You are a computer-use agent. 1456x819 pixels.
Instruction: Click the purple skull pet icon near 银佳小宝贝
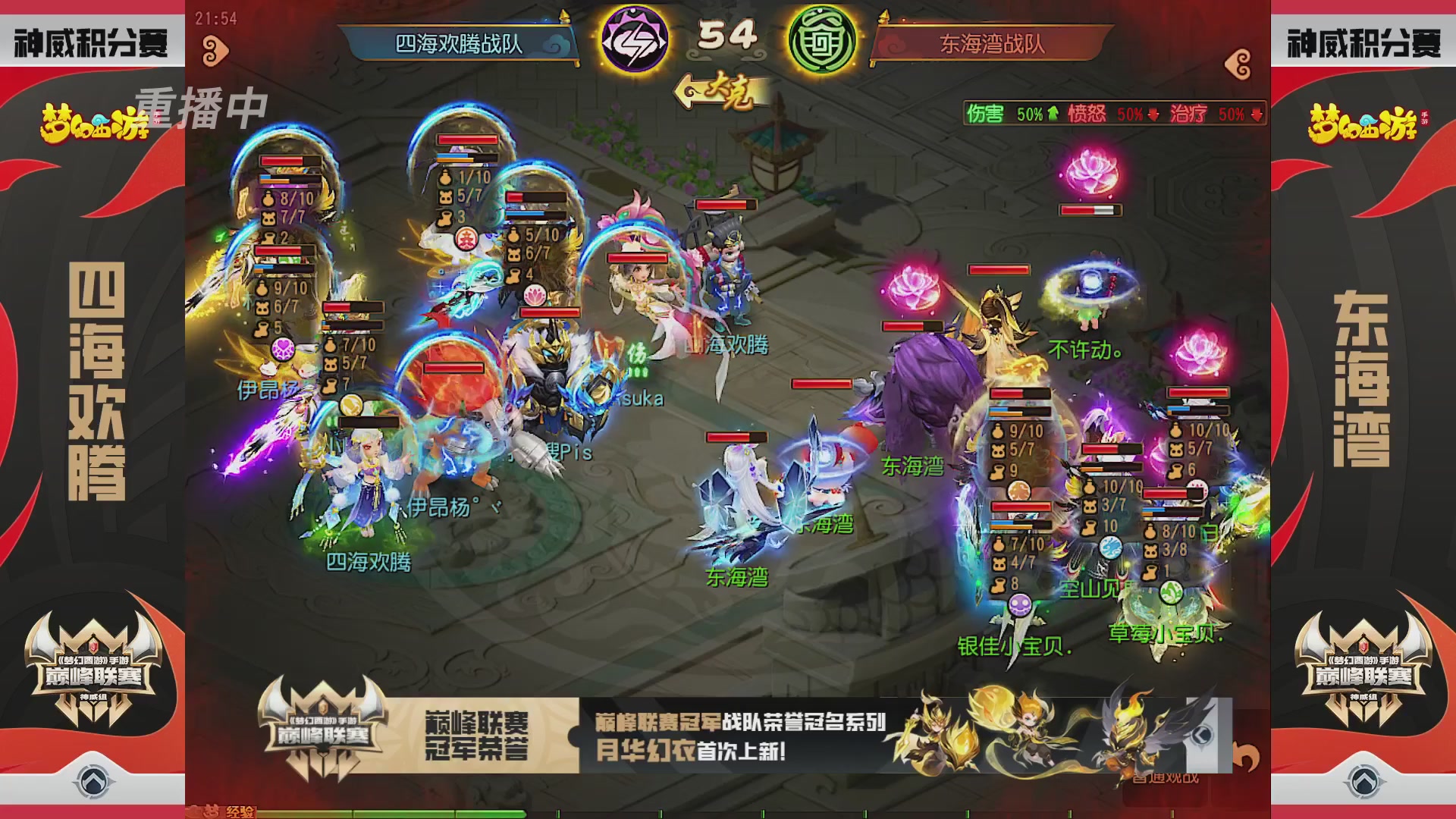tap(1019, 604)
